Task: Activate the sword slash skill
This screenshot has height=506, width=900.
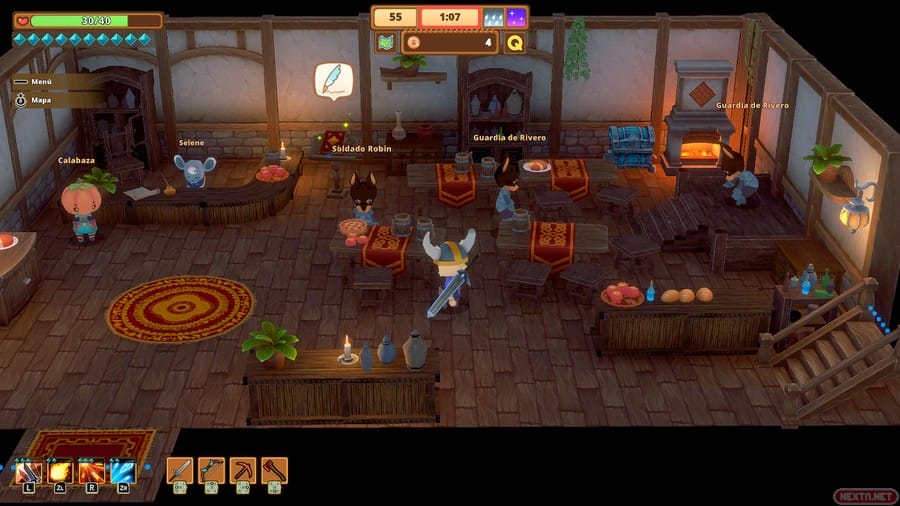Action: click(28, 471)
